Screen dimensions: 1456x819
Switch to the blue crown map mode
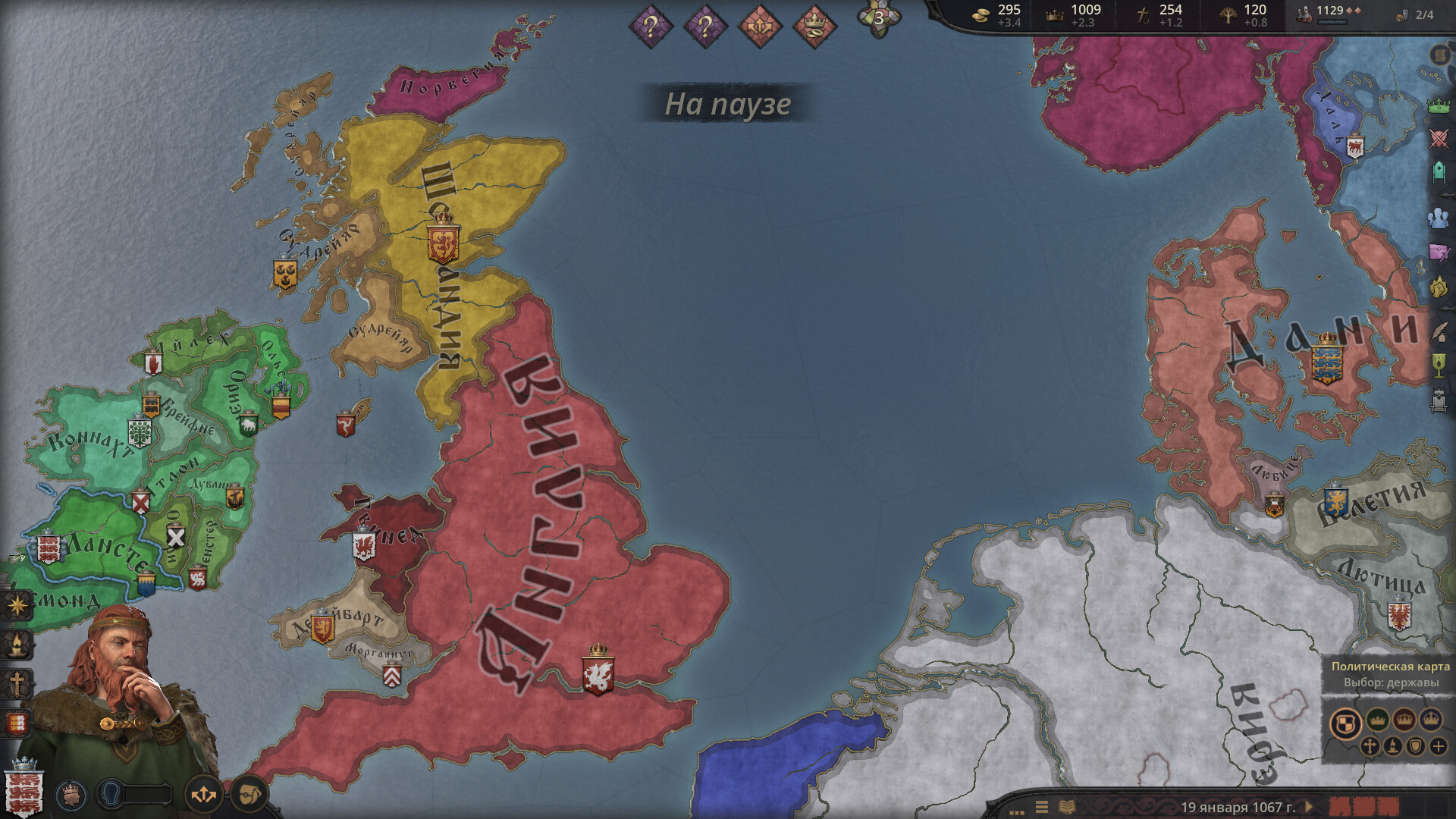[1431, 719]
